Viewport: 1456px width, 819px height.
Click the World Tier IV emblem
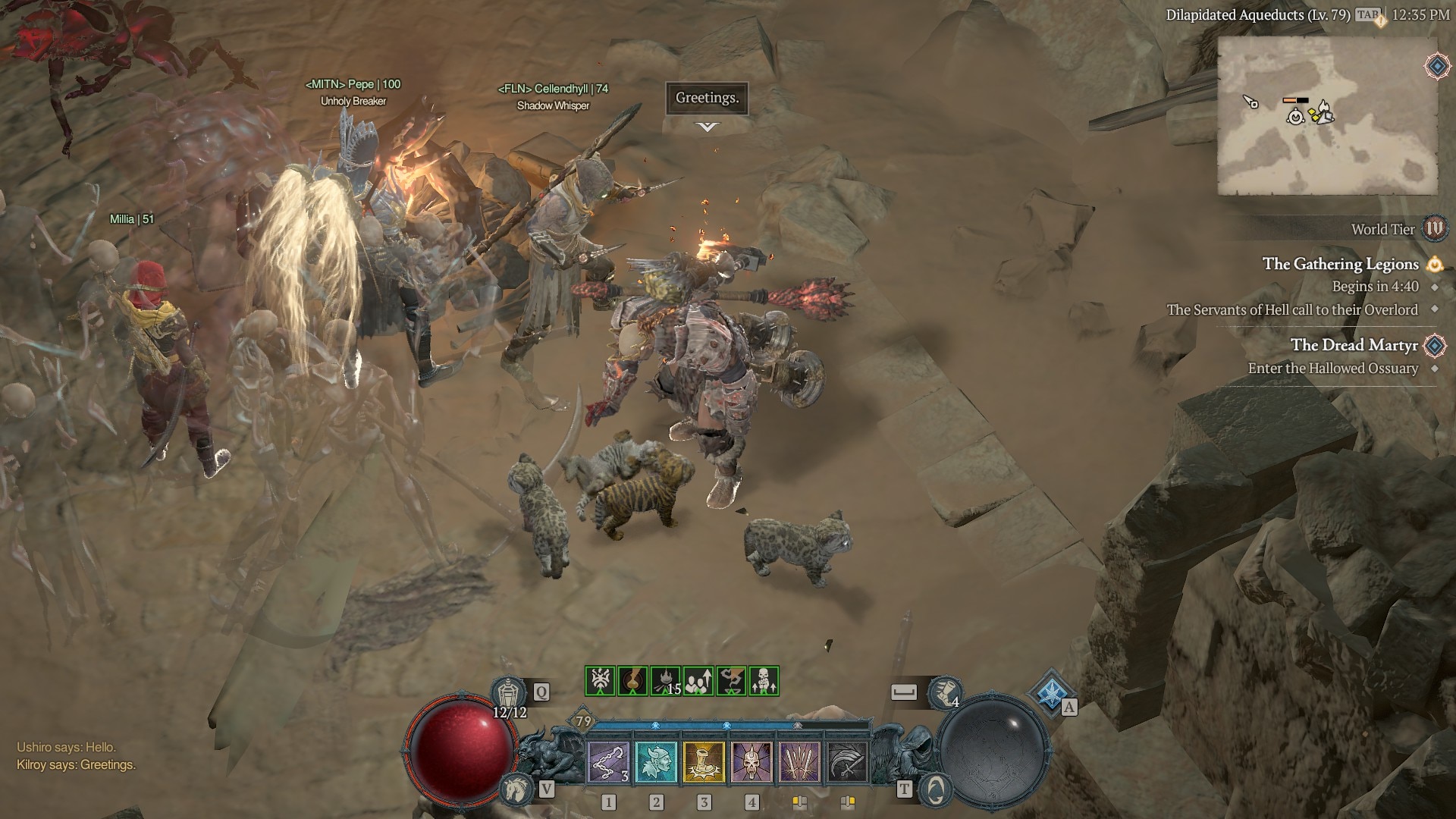1433,229
